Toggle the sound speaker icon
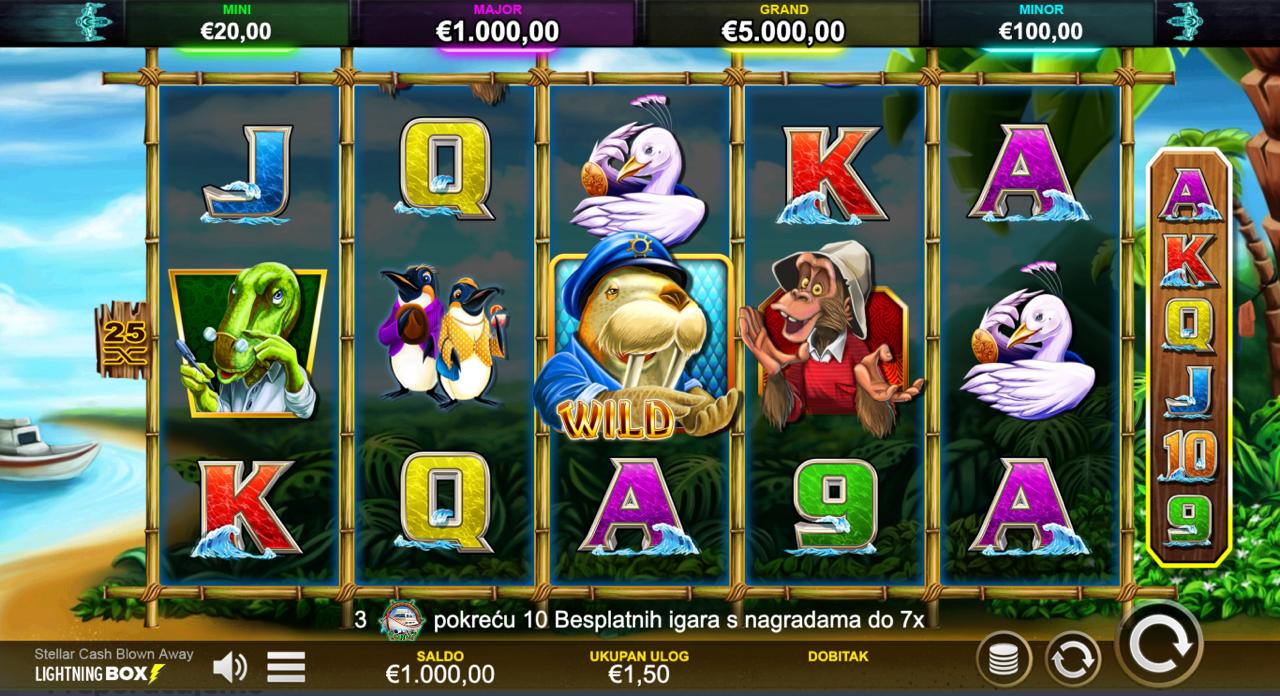This screenshot has width=1280, height=696. pyautogui.click(x=230, y=666)
